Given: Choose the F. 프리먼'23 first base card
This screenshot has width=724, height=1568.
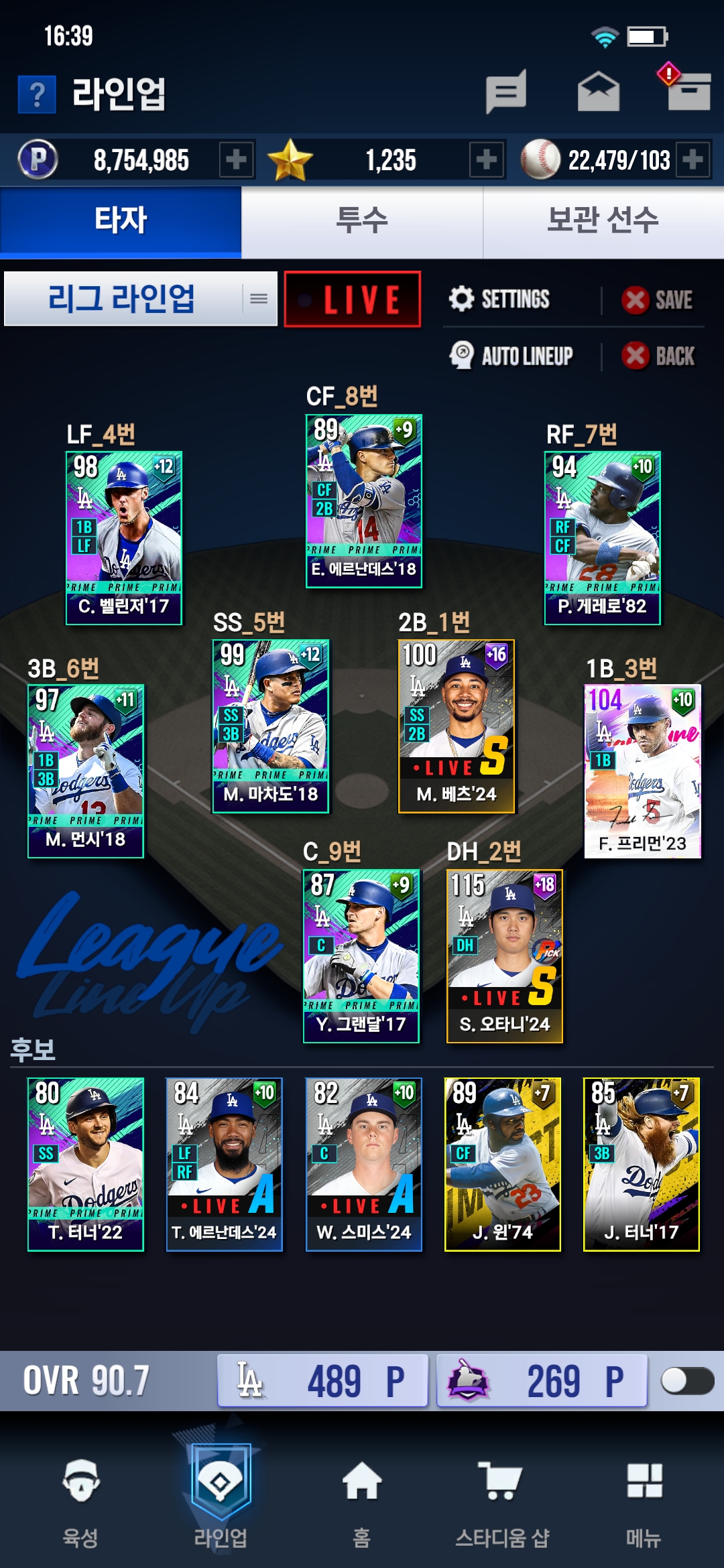Looking at the screenshot, I should 643,771.
